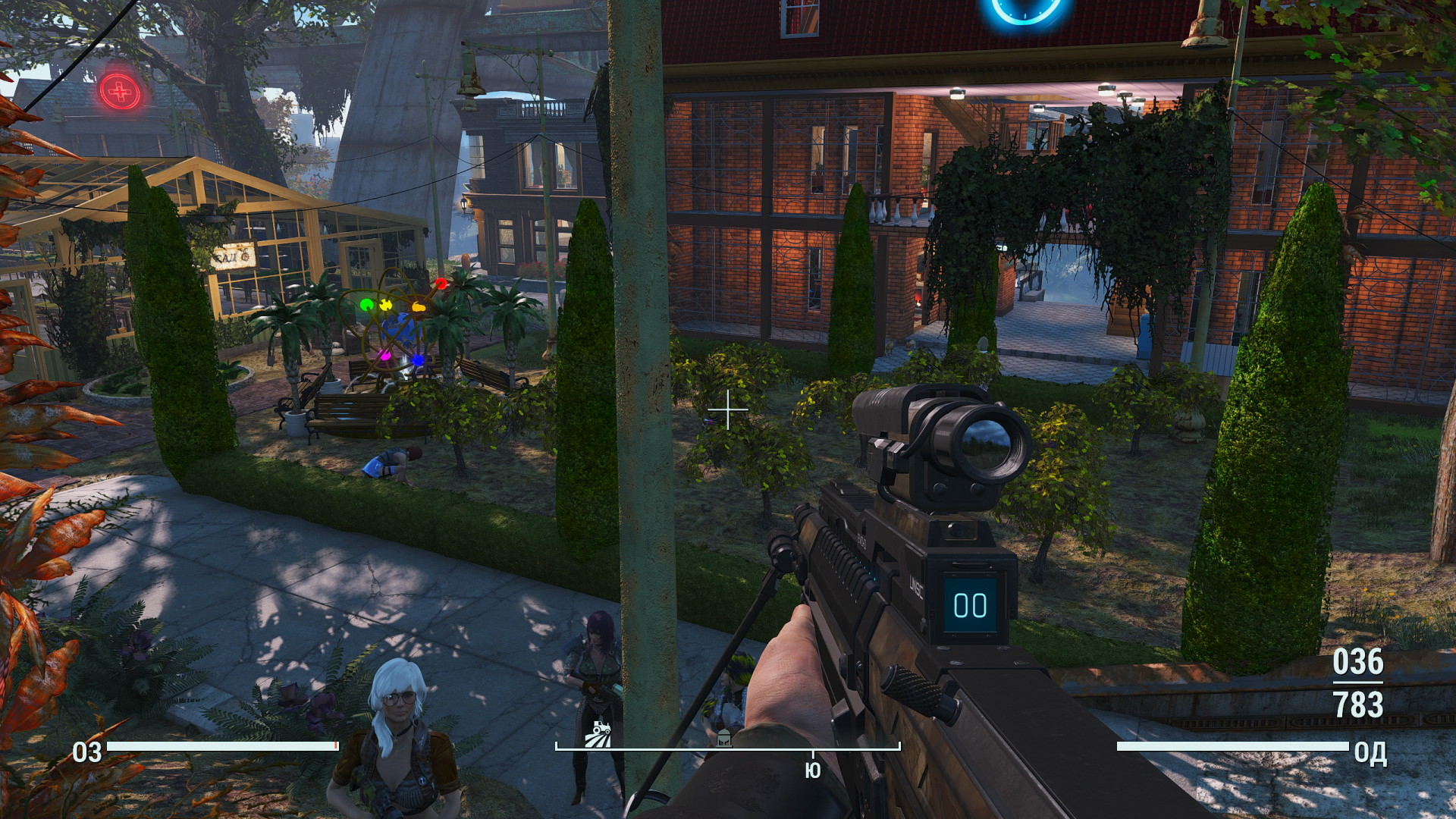Click the tractor farm marker on the compass
Image resolution: width=1456 pixels, height=819 pixels.
tap(598, 734)
